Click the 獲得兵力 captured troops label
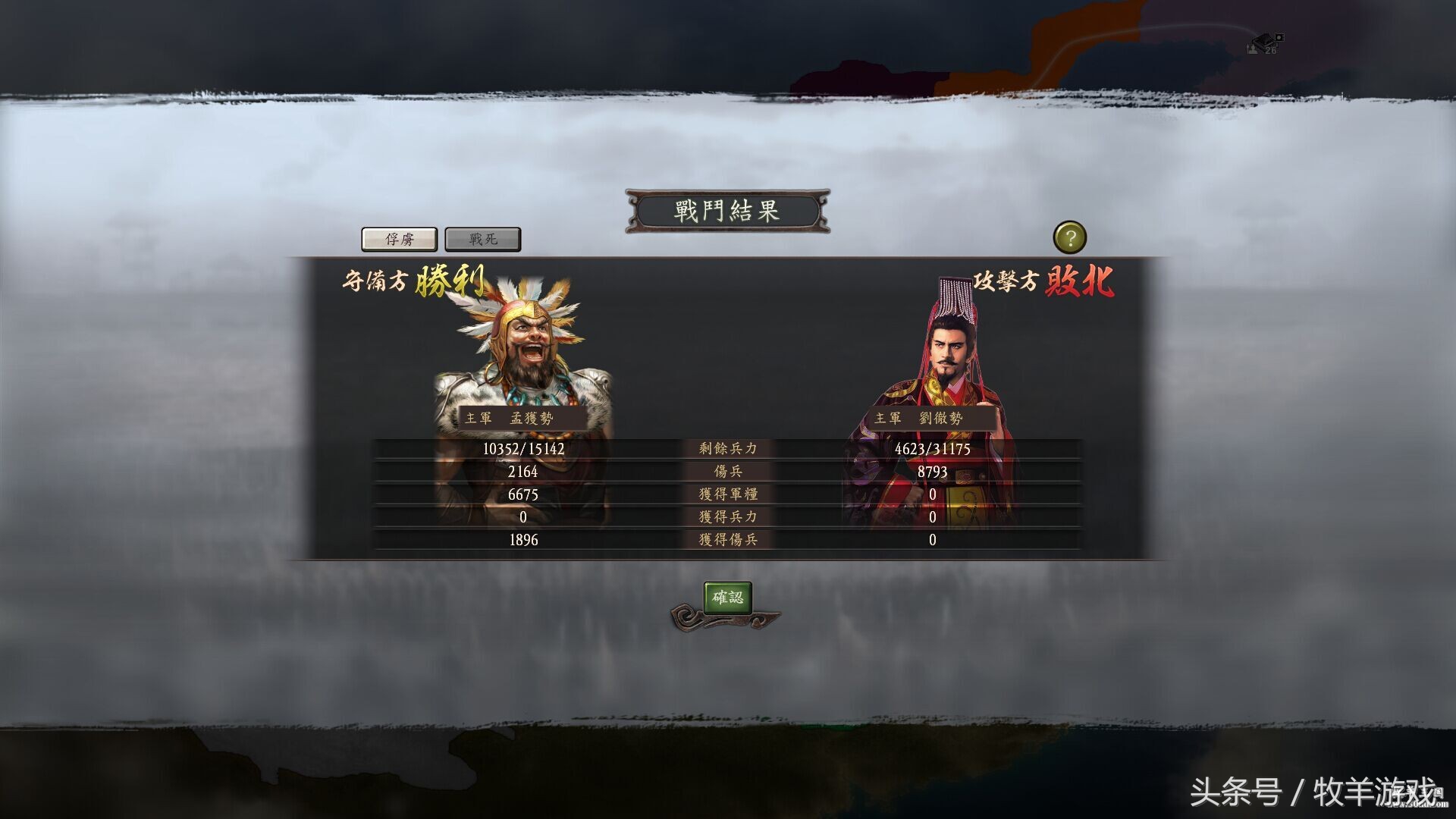Screen dimensions: 1456x819 click(x=726, y=517)
